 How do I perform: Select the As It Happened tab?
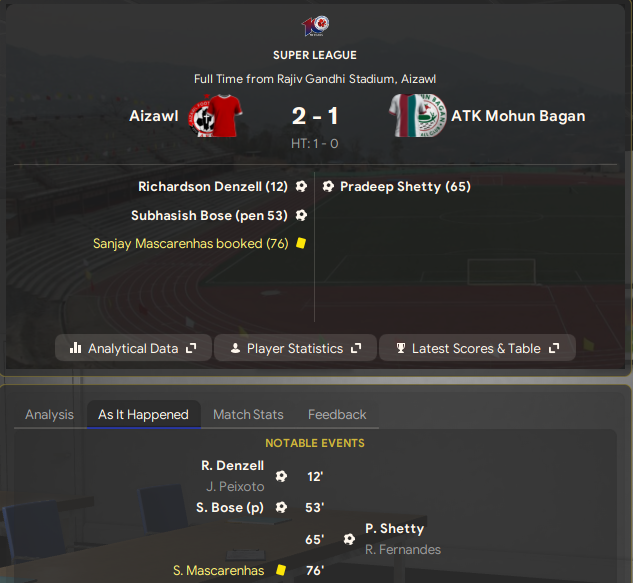coord(143,414)
